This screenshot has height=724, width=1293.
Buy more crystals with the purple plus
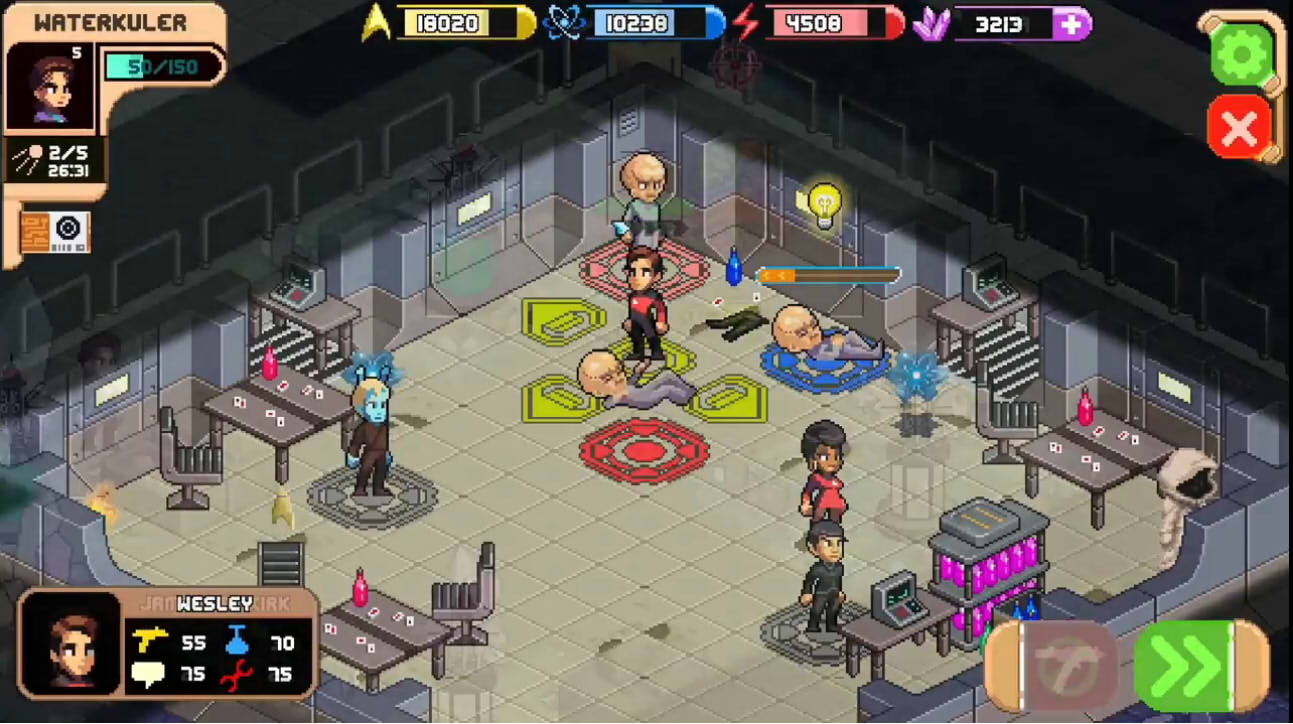click(1071, 24)
